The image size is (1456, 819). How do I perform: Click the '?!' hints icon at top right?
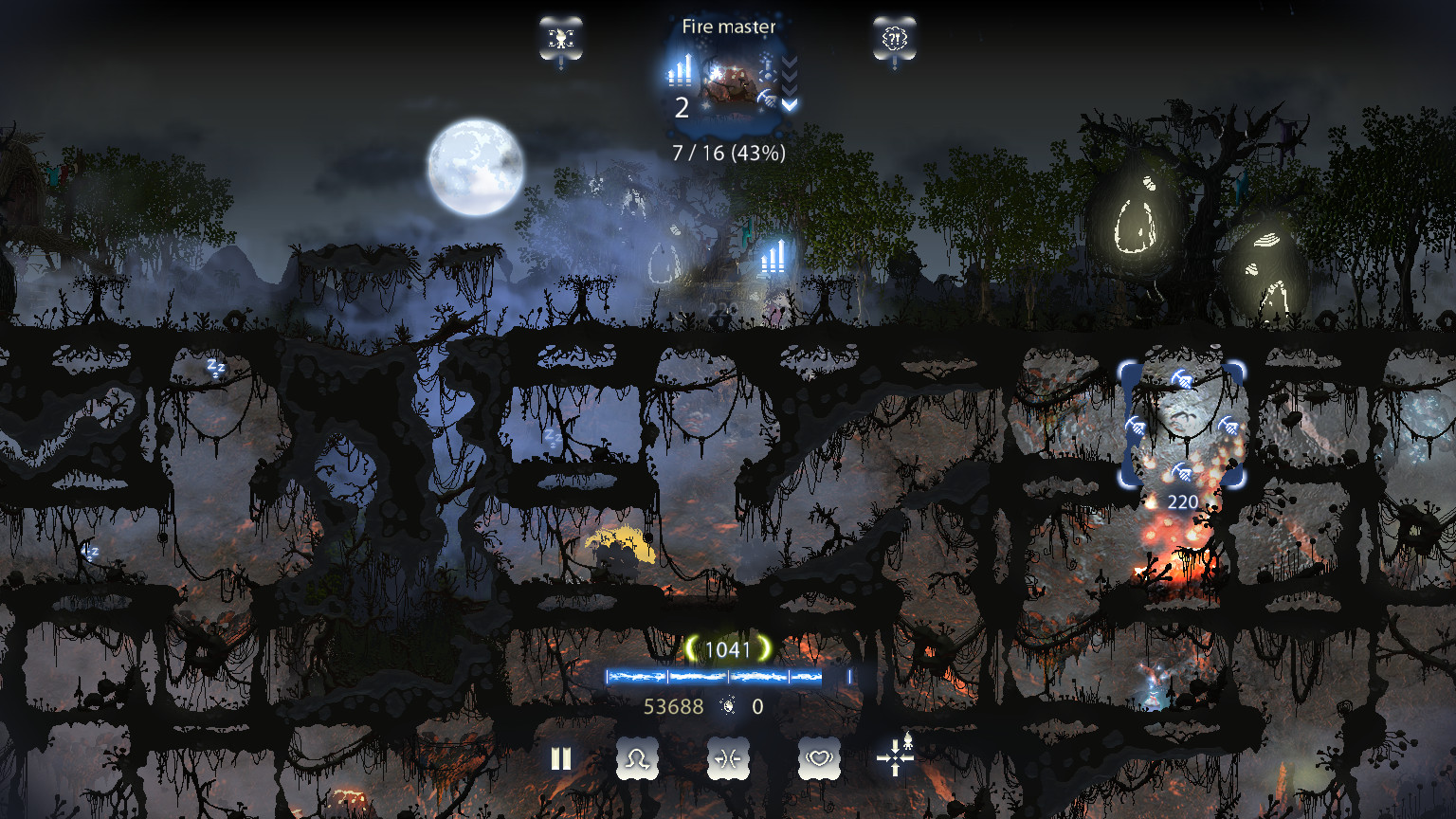894,39
